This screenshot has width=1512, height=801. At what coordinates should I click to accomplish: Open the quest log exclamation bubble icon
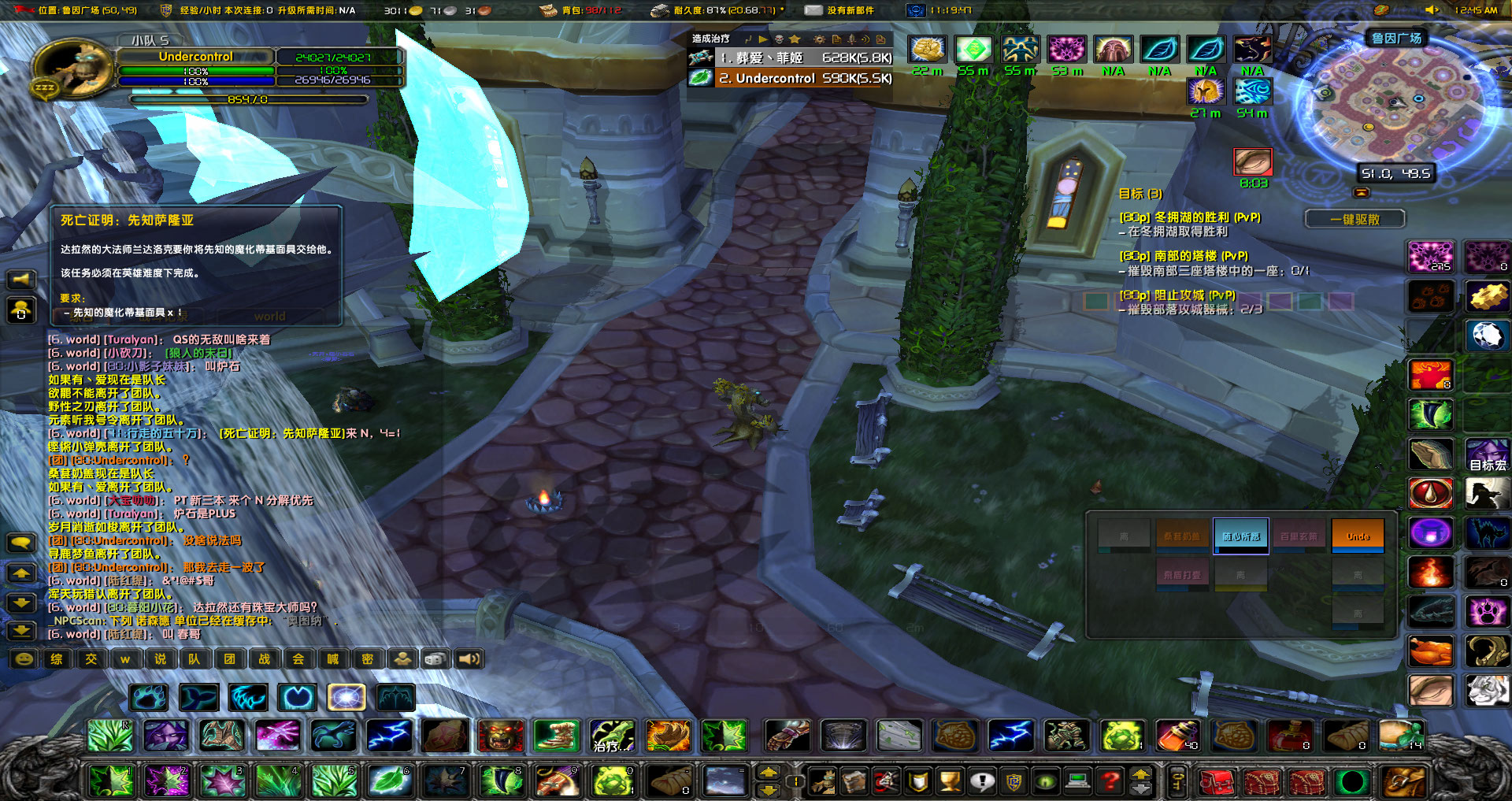983,781
